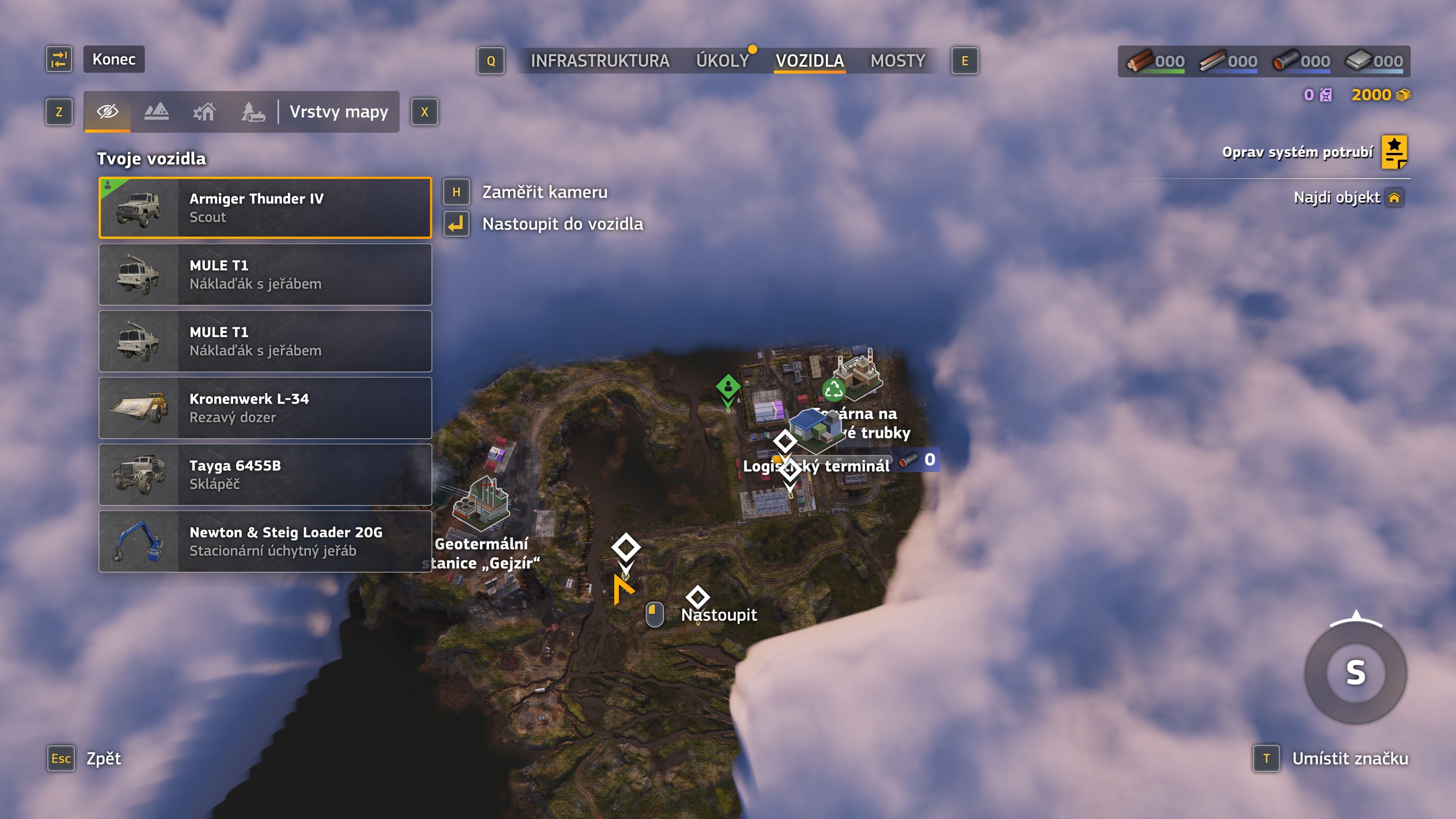Select Armiger Thunder IV scout vehicle
This screenshot has width=1456, height=819.
click(265, 208)
